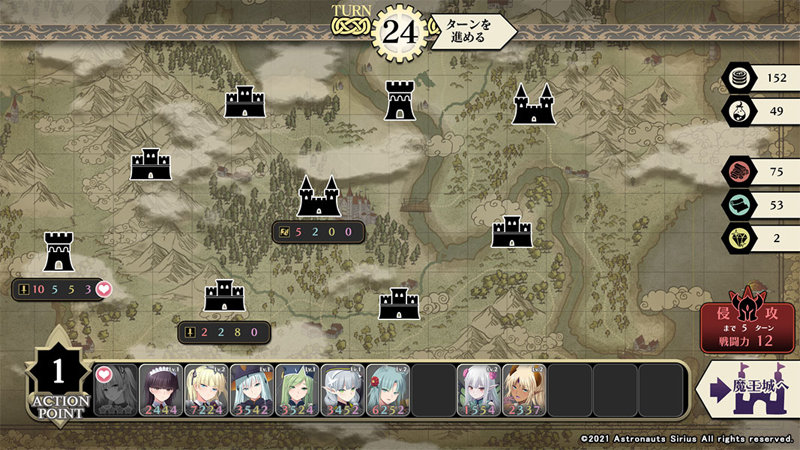Select the red-flower teal-haired portrait (6252)
This screenshot has width=800, height=450.
tap(387, 390)
